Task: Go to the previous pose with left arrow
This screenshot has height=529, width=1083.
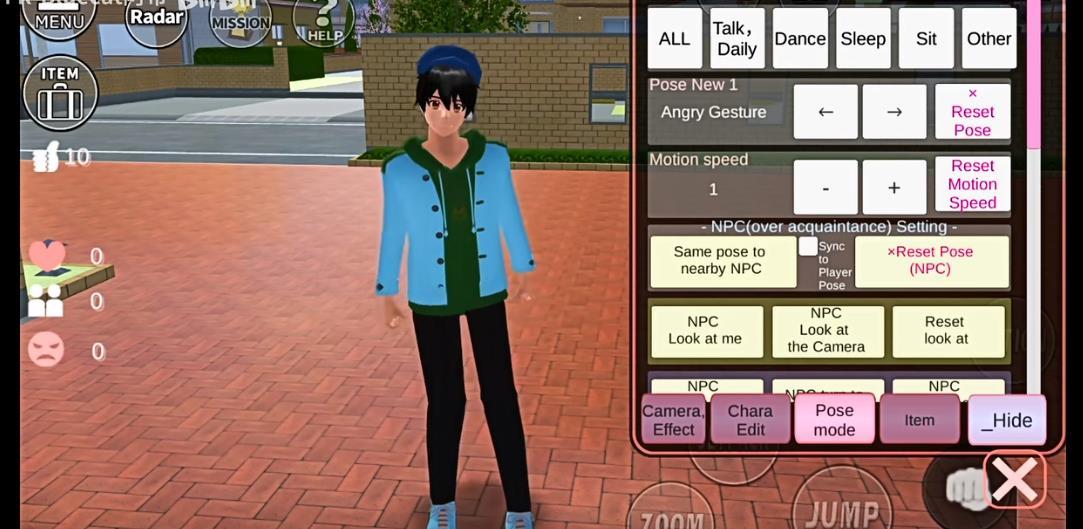Action: pos(825,112)
